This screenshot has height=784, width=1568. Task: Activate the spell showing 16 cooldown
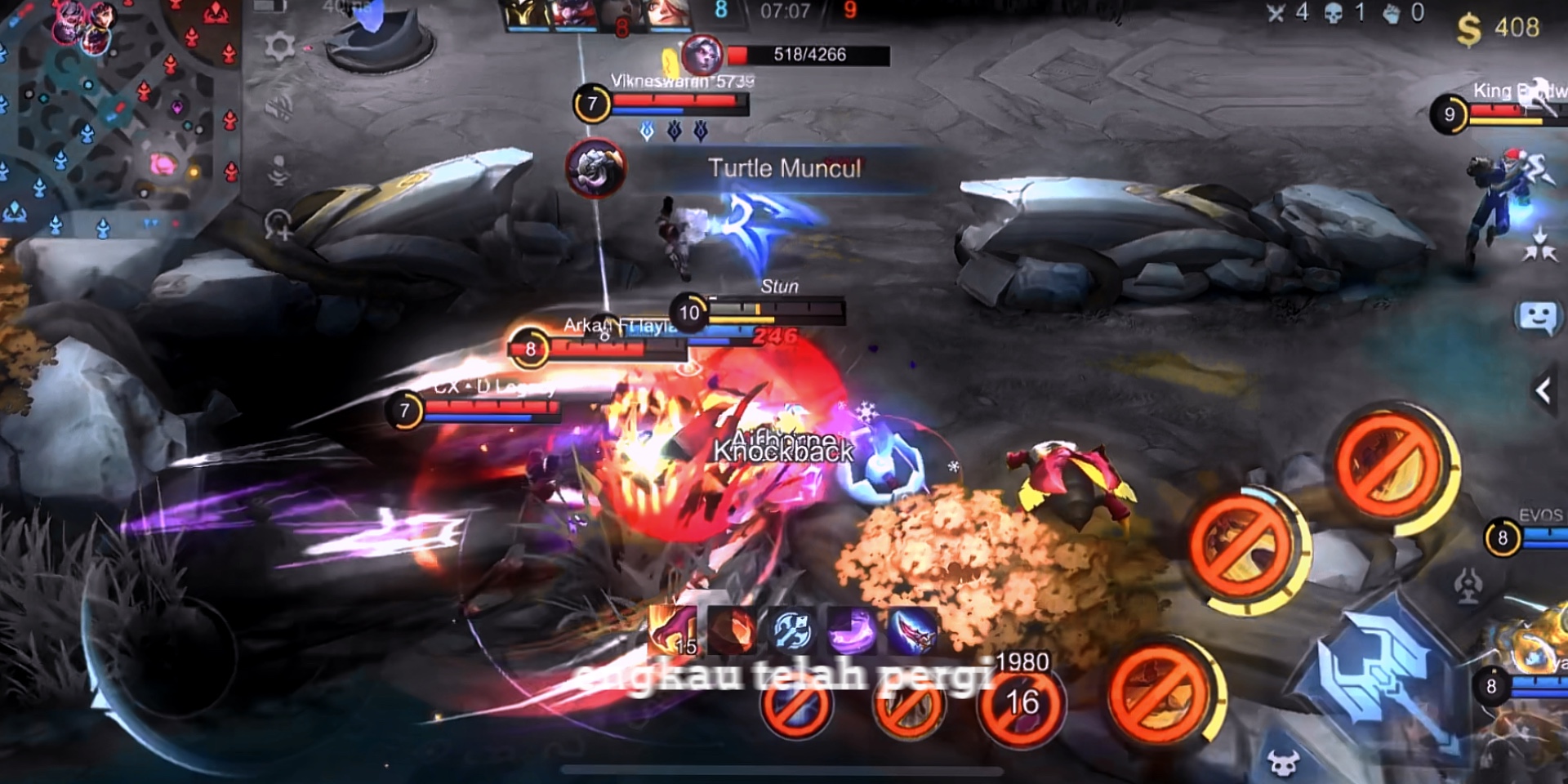(1021, 705)
